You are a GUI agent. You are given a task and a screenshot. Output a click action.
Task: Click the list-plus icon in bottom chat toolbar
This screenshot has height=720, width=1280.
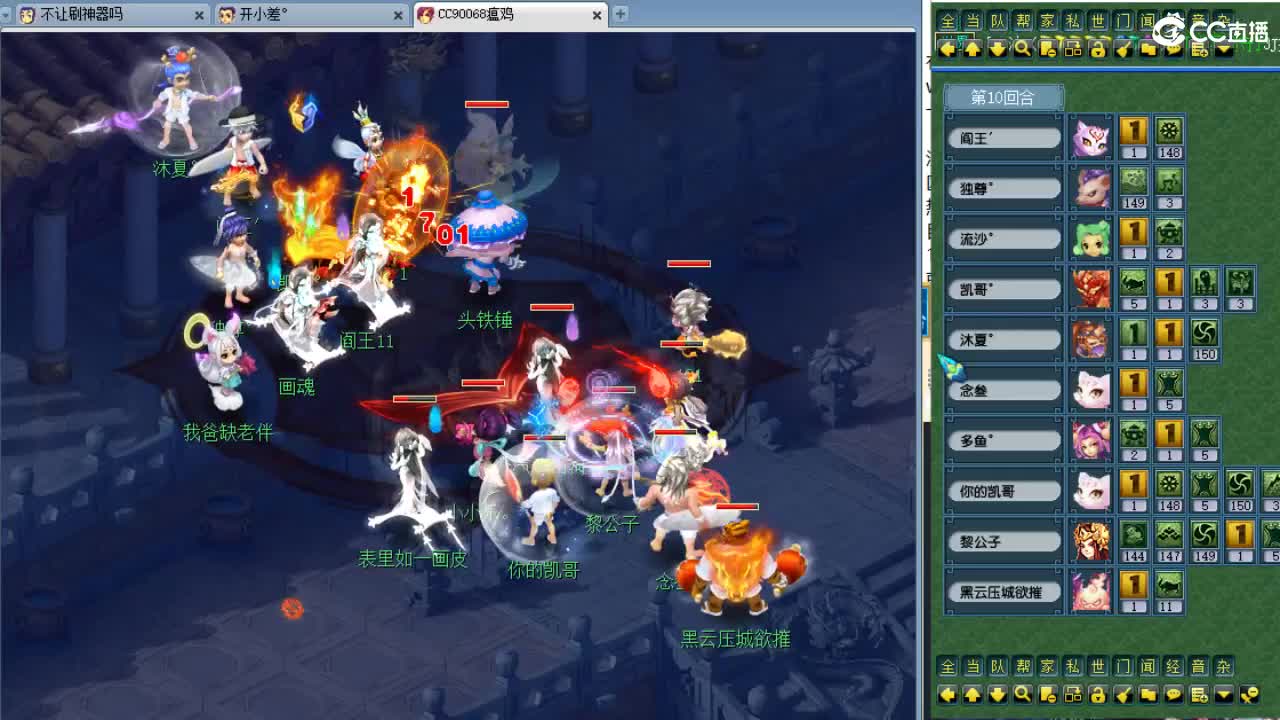tap(1197, 695)
